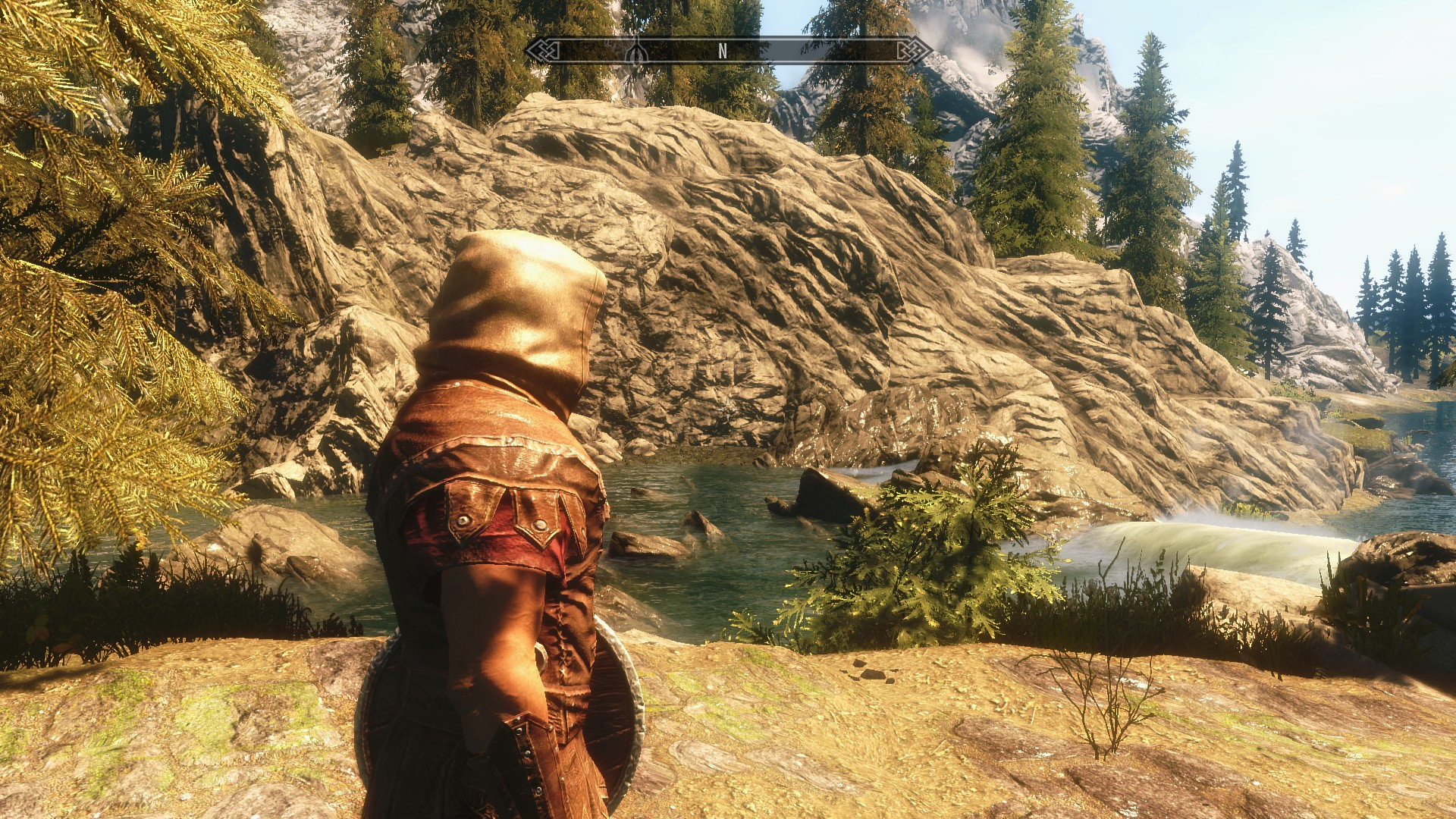Click the standing stone marker on the compass

point(637,52)
